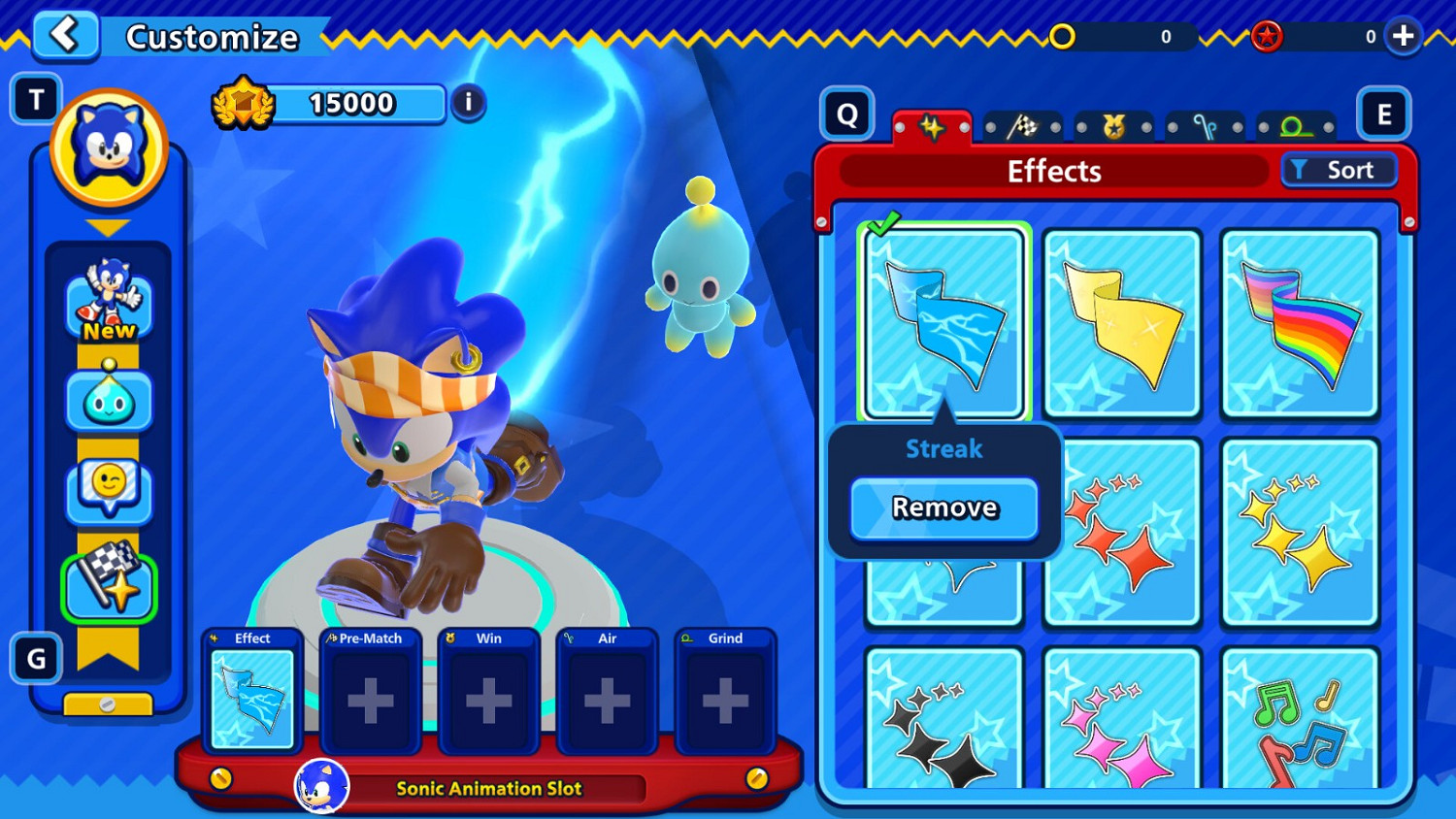Open the Sort options
This screenshot has height=819, width=1456.
[x=1340, y=170]
